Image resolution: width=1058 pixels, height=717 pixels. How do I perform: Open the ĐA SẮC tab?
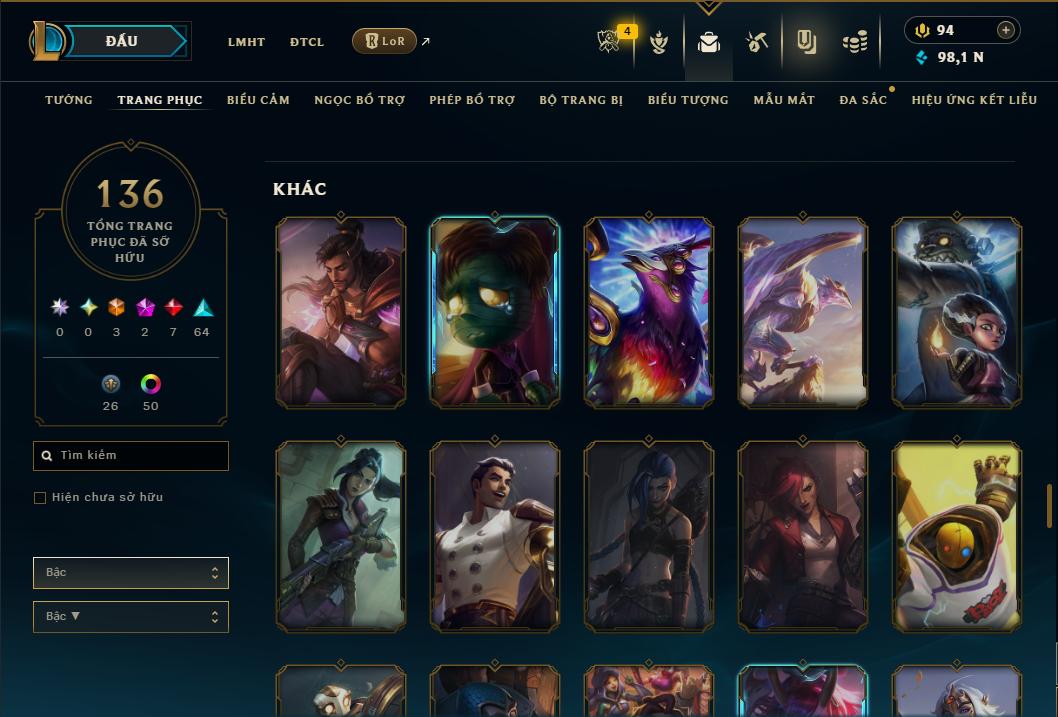pyautogui.click(x=863, y=100)
